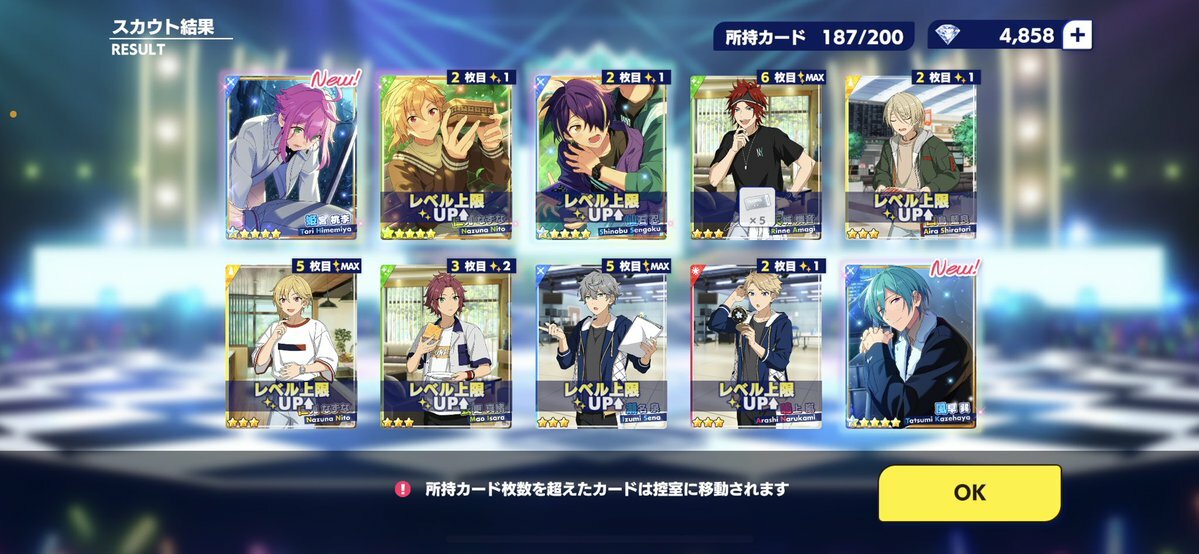Screen dimensions: 1199x554
Task: View the Arashi Narukami card
Action: (756, 345)
